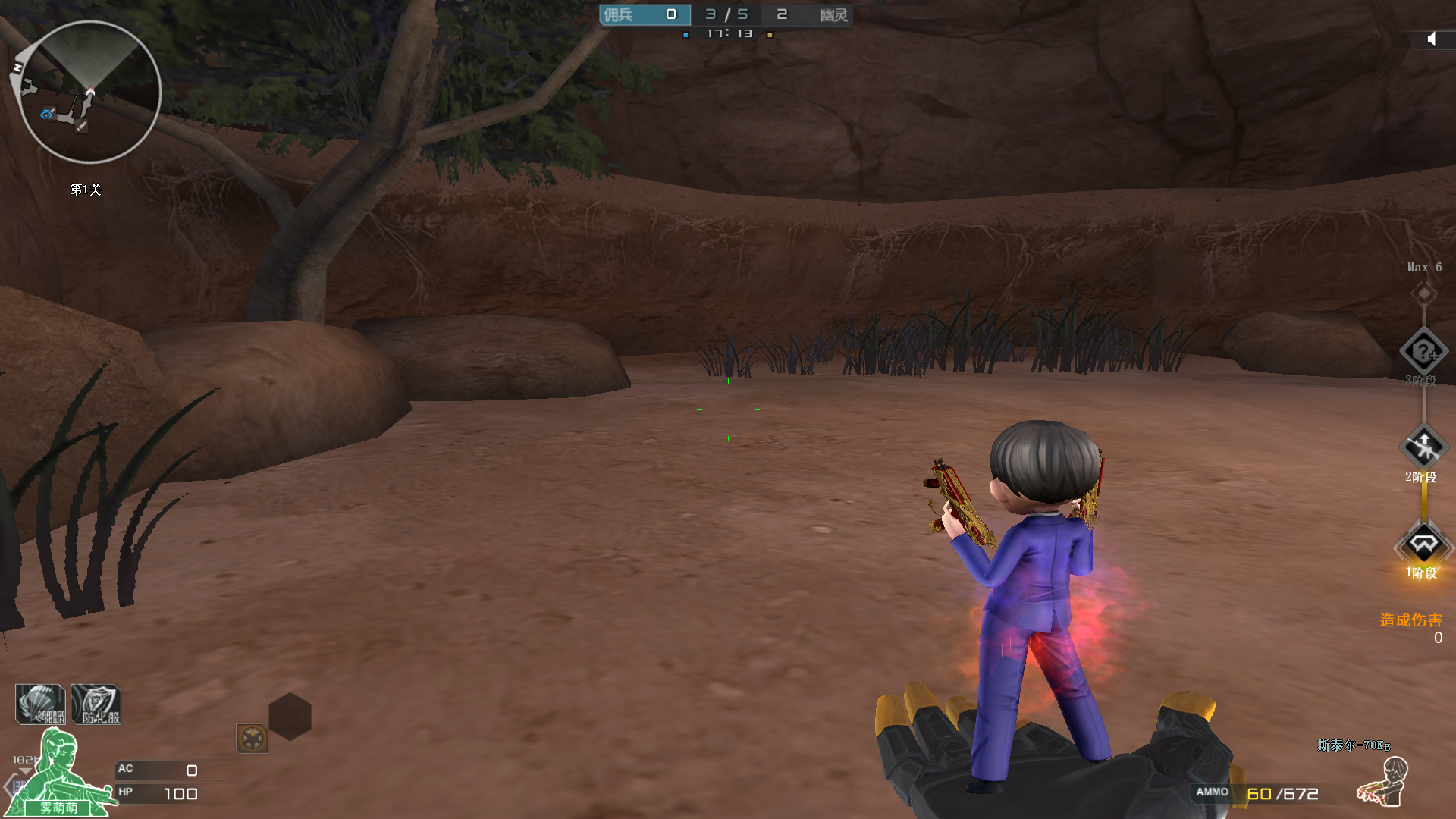This screenshot has width=1456, height=819.
Task: Select the 防化服 shield icon
Action: (96, 704)
